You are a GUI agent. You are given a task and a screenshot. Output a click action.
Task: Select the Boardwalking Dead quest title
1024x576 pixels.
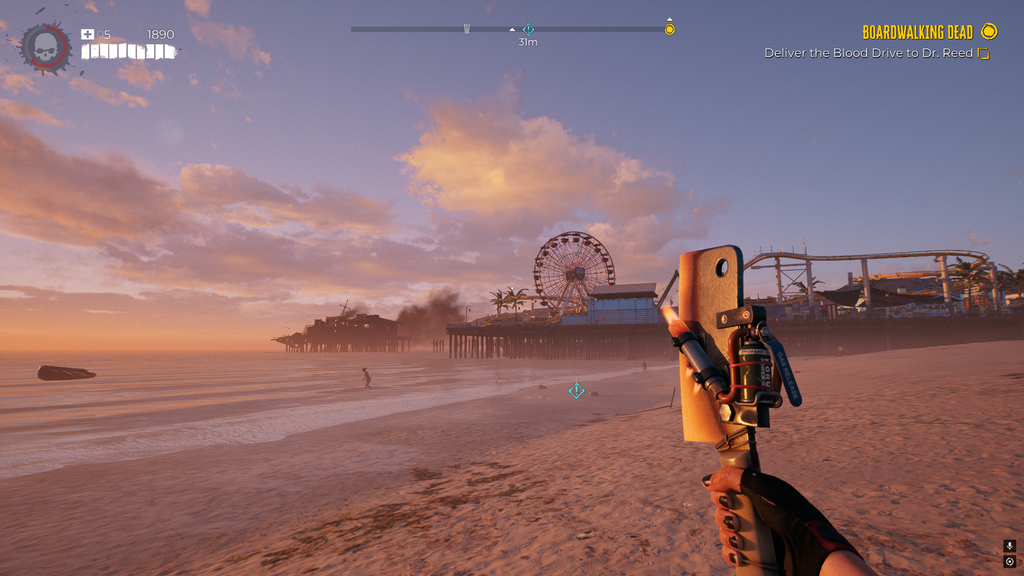[x=917, y=33]
